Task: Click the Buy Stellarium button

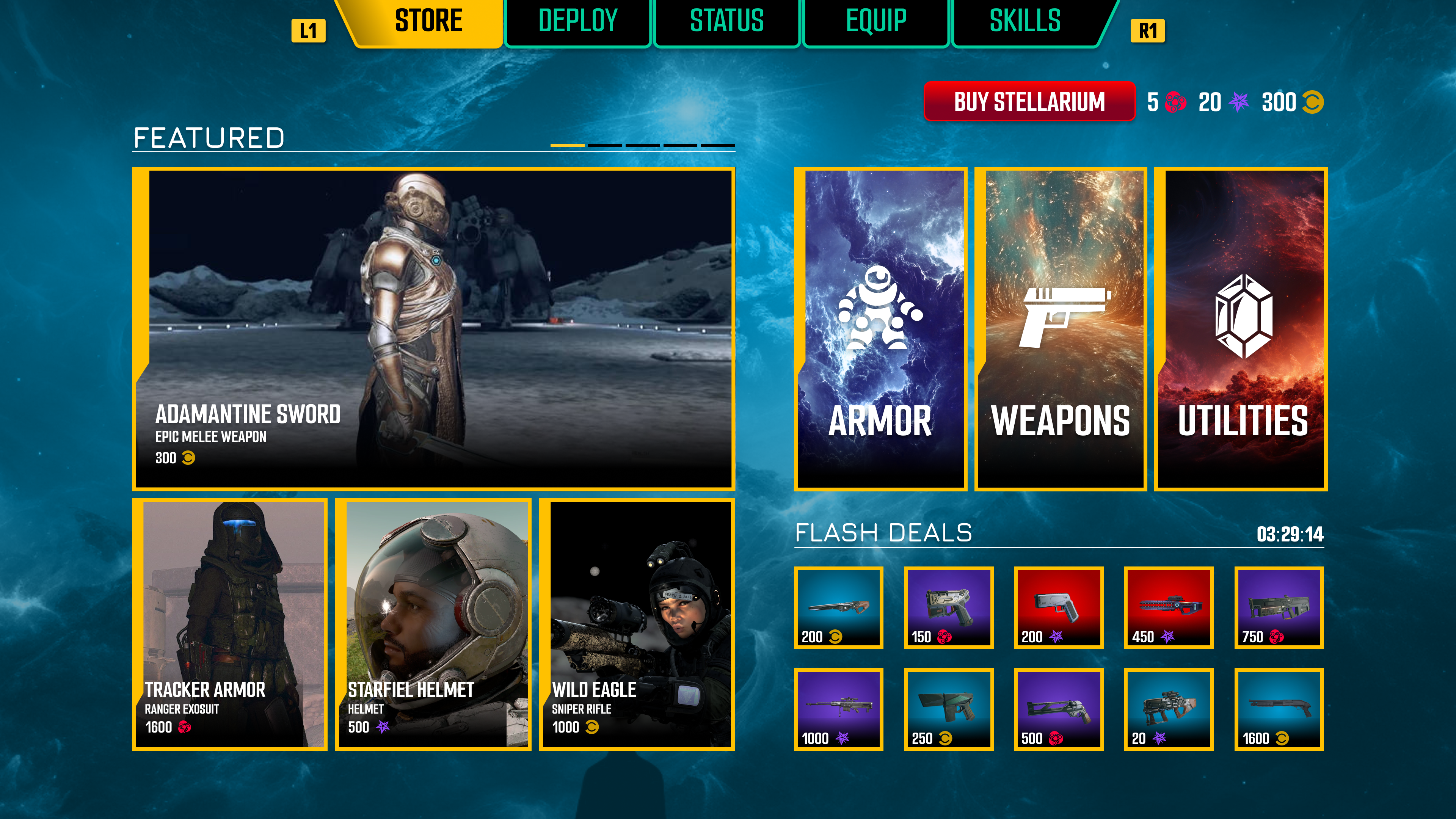Action: pyautogui.click(x=1029, y=102)
